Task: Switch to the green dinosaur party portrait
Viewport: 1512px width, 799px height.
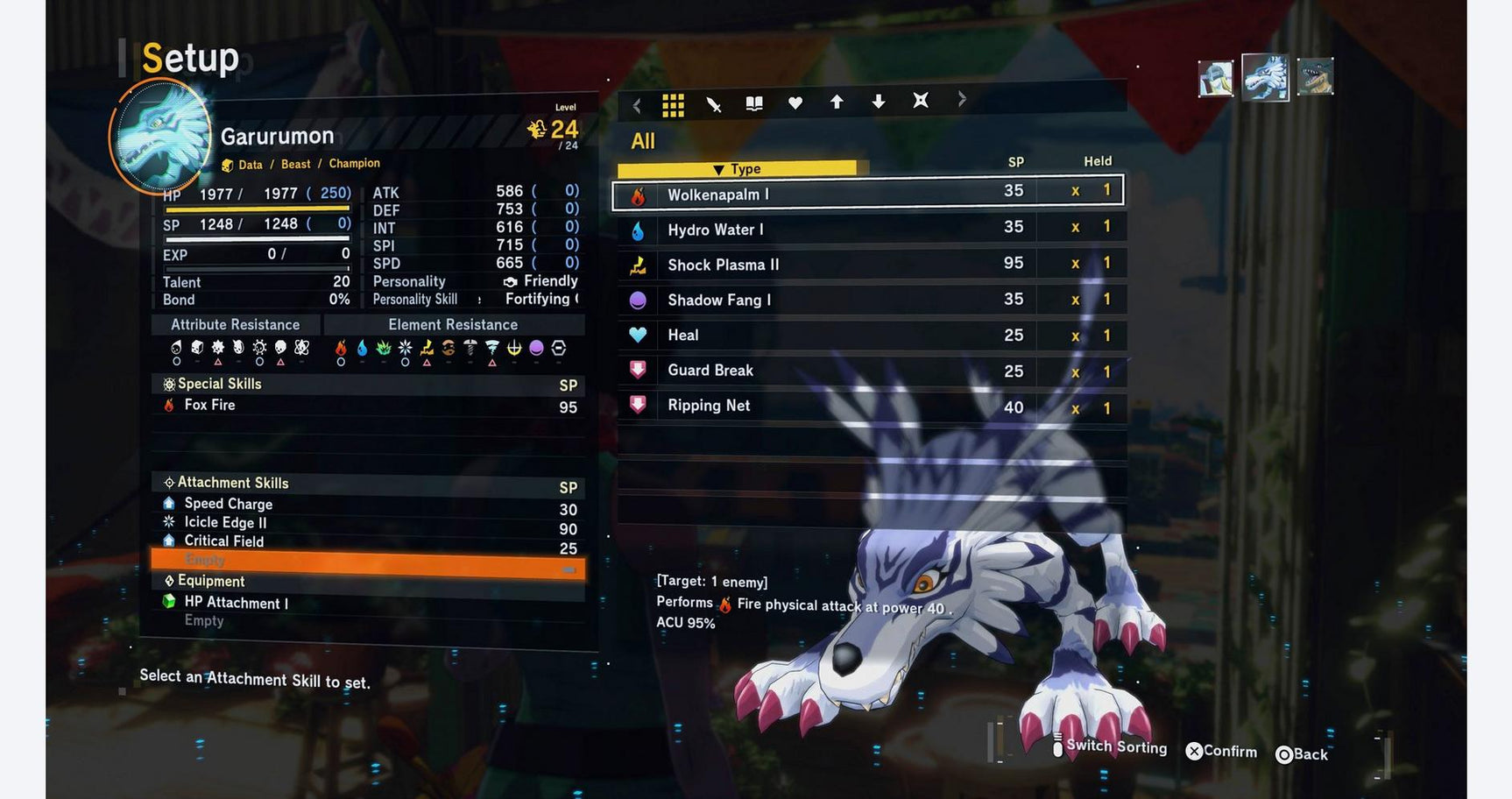Action: tap(1315, 77)
